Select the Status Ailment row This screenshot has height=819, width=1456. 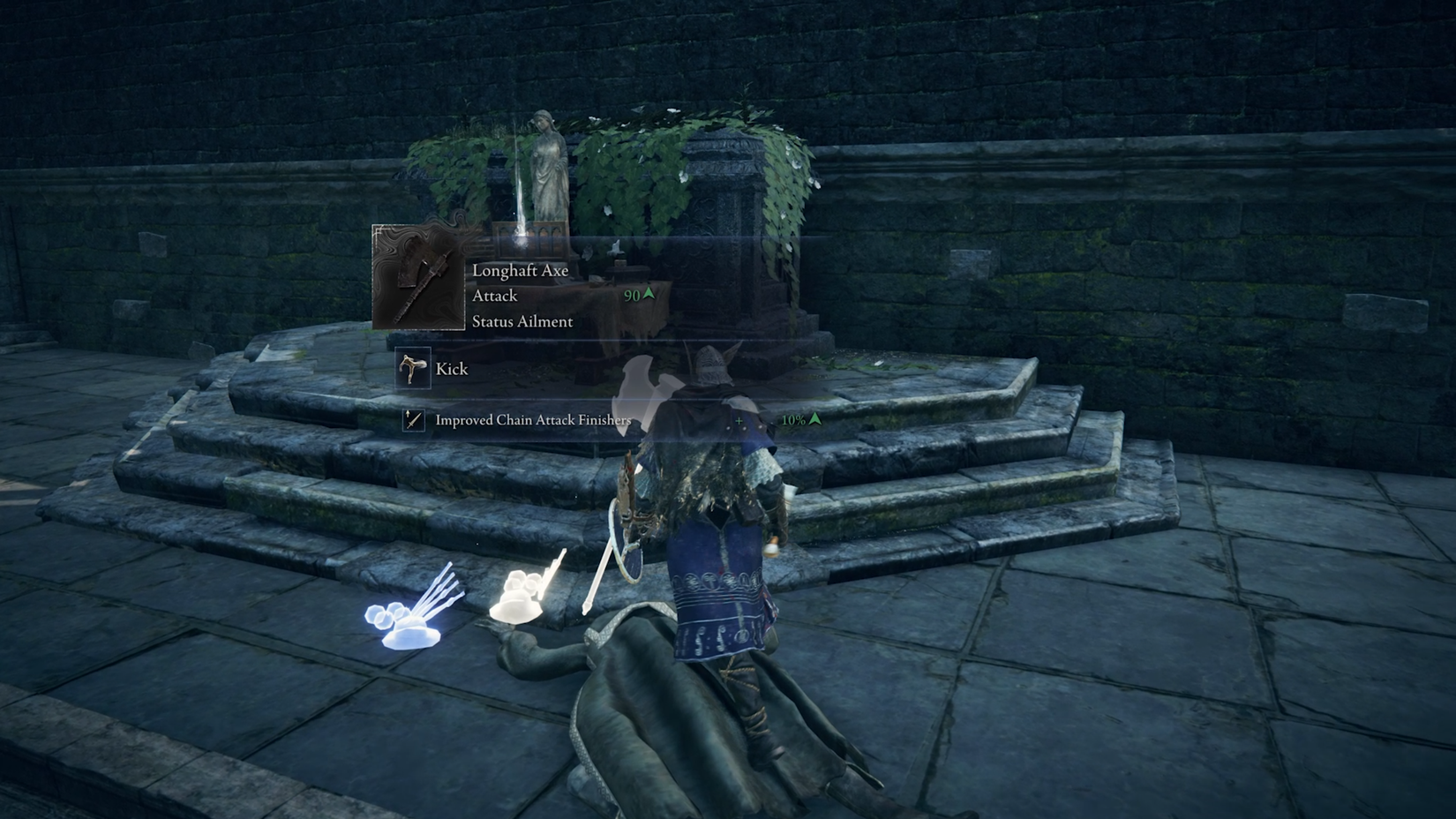coord(522,321)
